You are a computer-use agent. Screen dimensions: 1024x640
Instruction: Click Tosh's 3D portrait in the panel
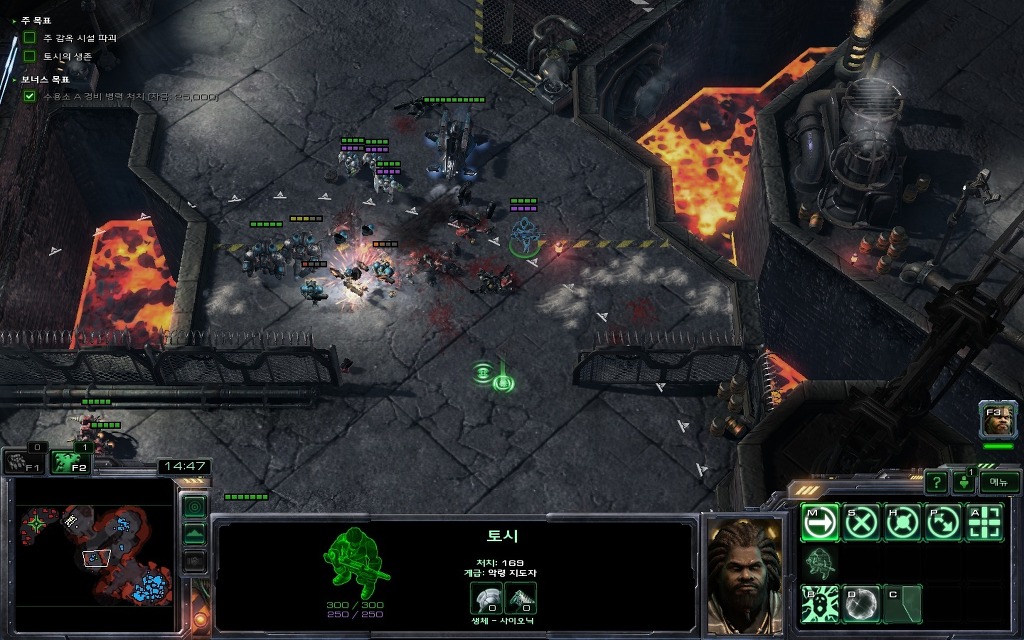coord(743,575)
